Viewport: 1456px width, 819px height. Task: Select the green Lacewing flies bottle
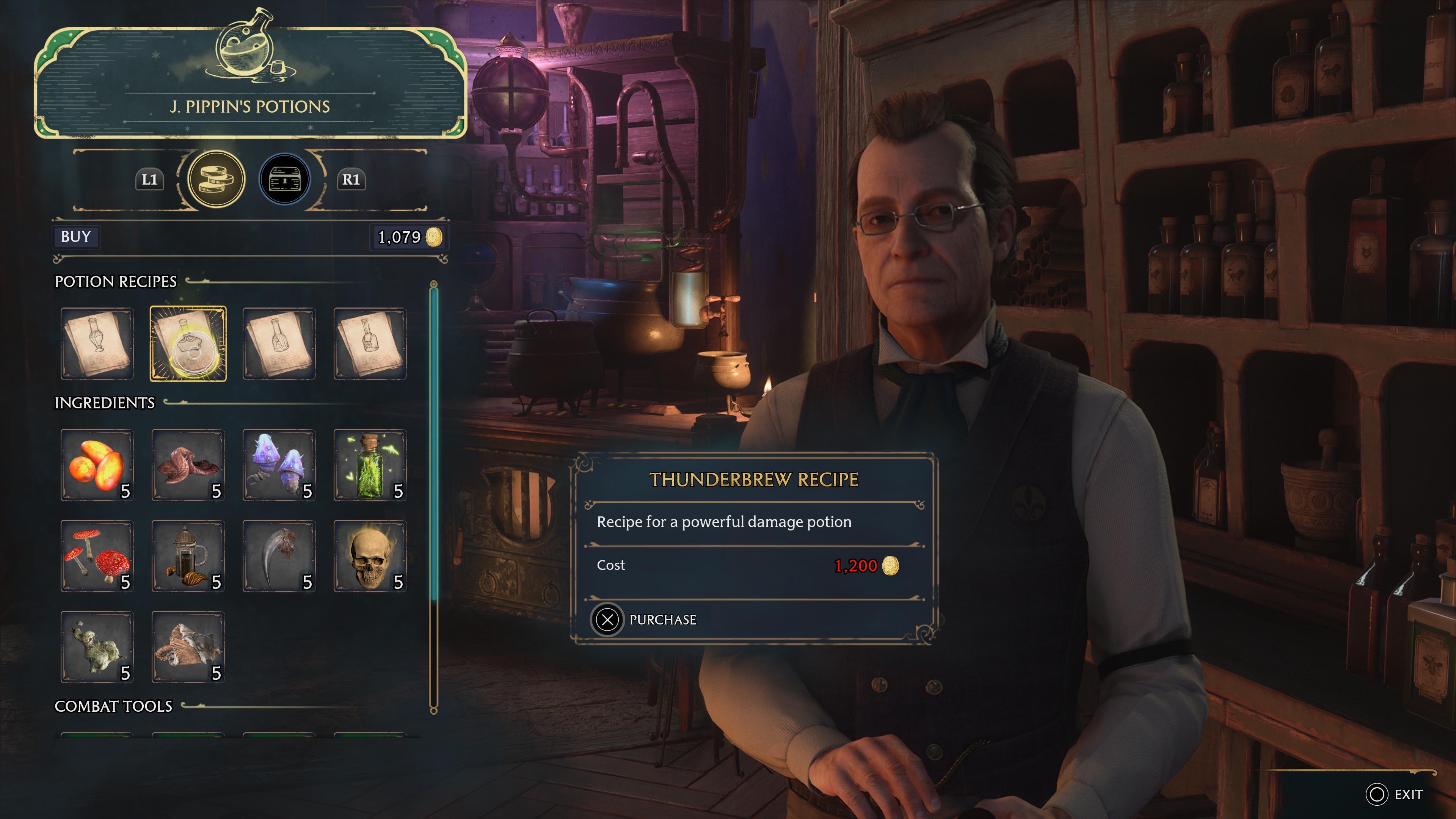[370, 464]
